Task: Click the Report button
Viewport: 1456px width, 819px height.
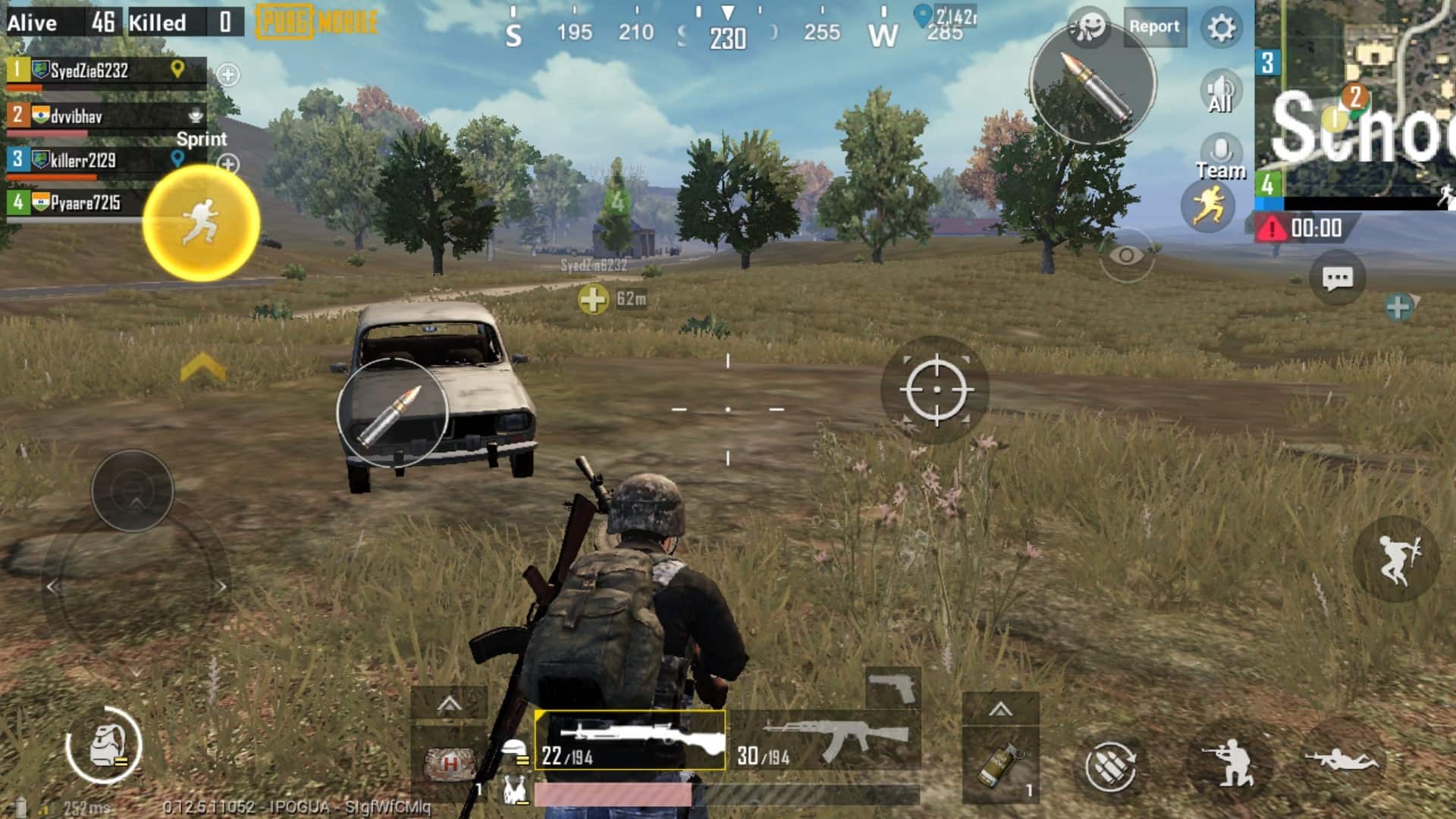Action: click(x=1153, y=27)
